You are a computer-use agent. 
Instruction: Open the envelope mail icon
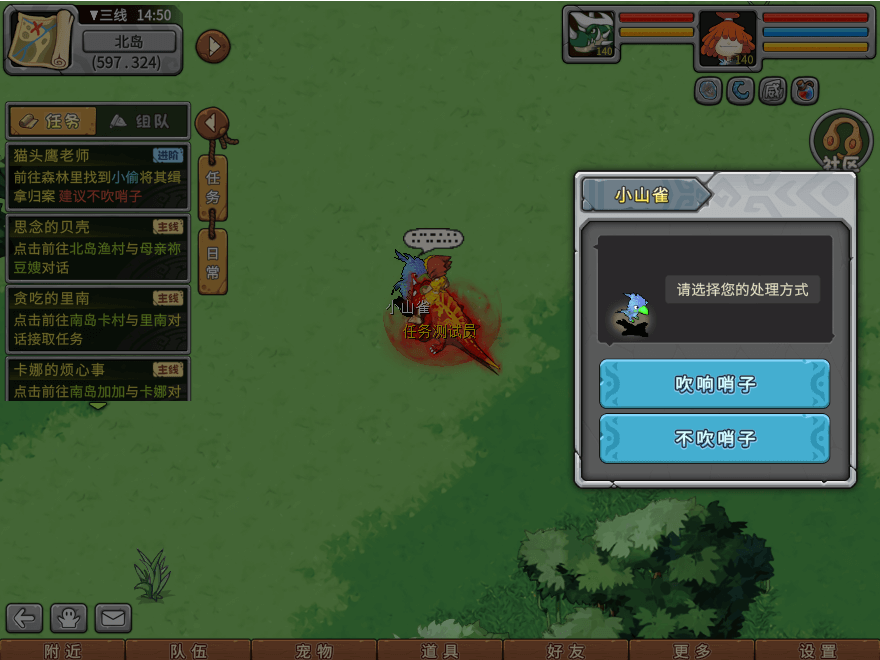click(113, 618)
